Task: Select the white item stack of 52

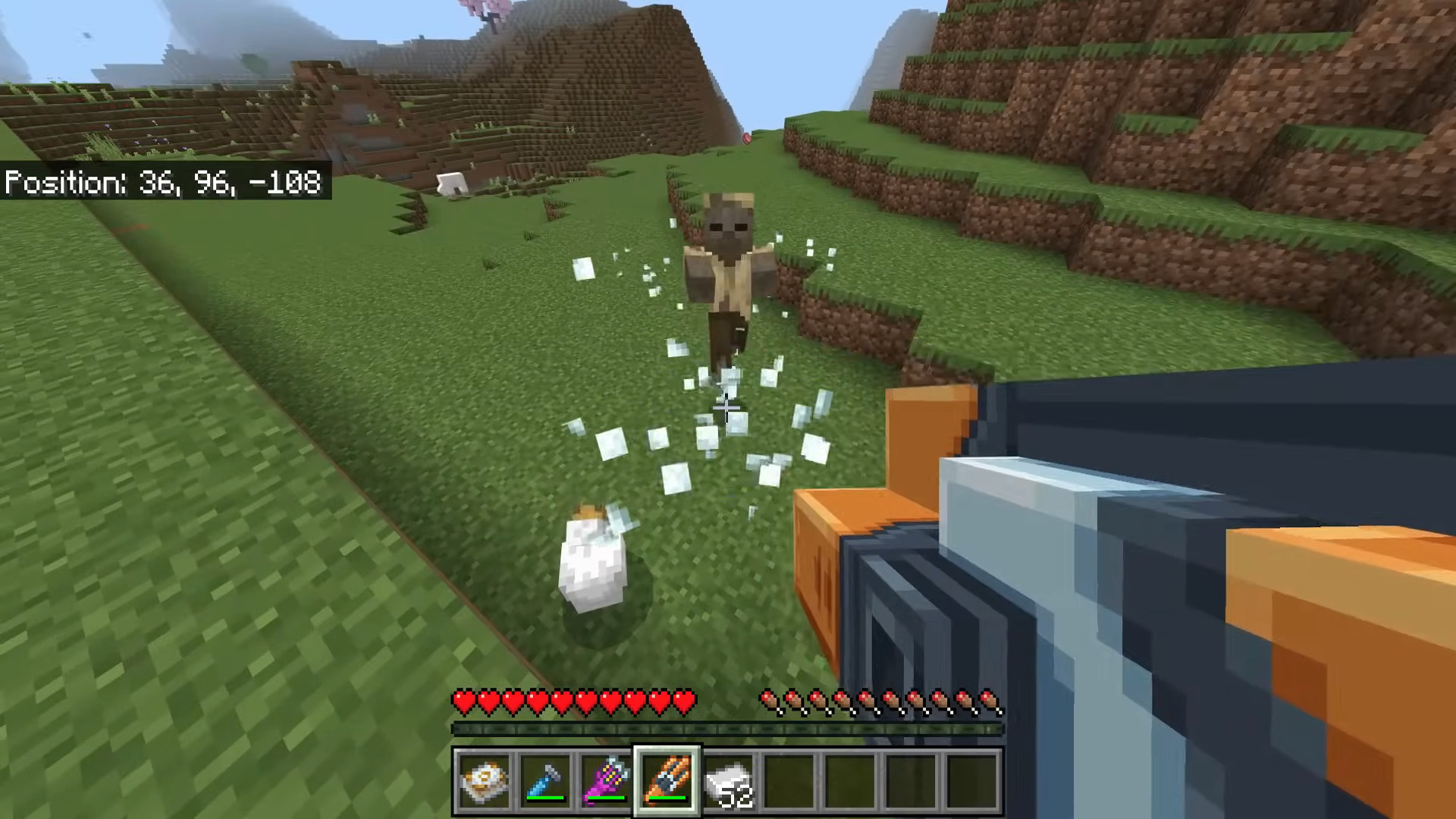Action: [729, 780]
